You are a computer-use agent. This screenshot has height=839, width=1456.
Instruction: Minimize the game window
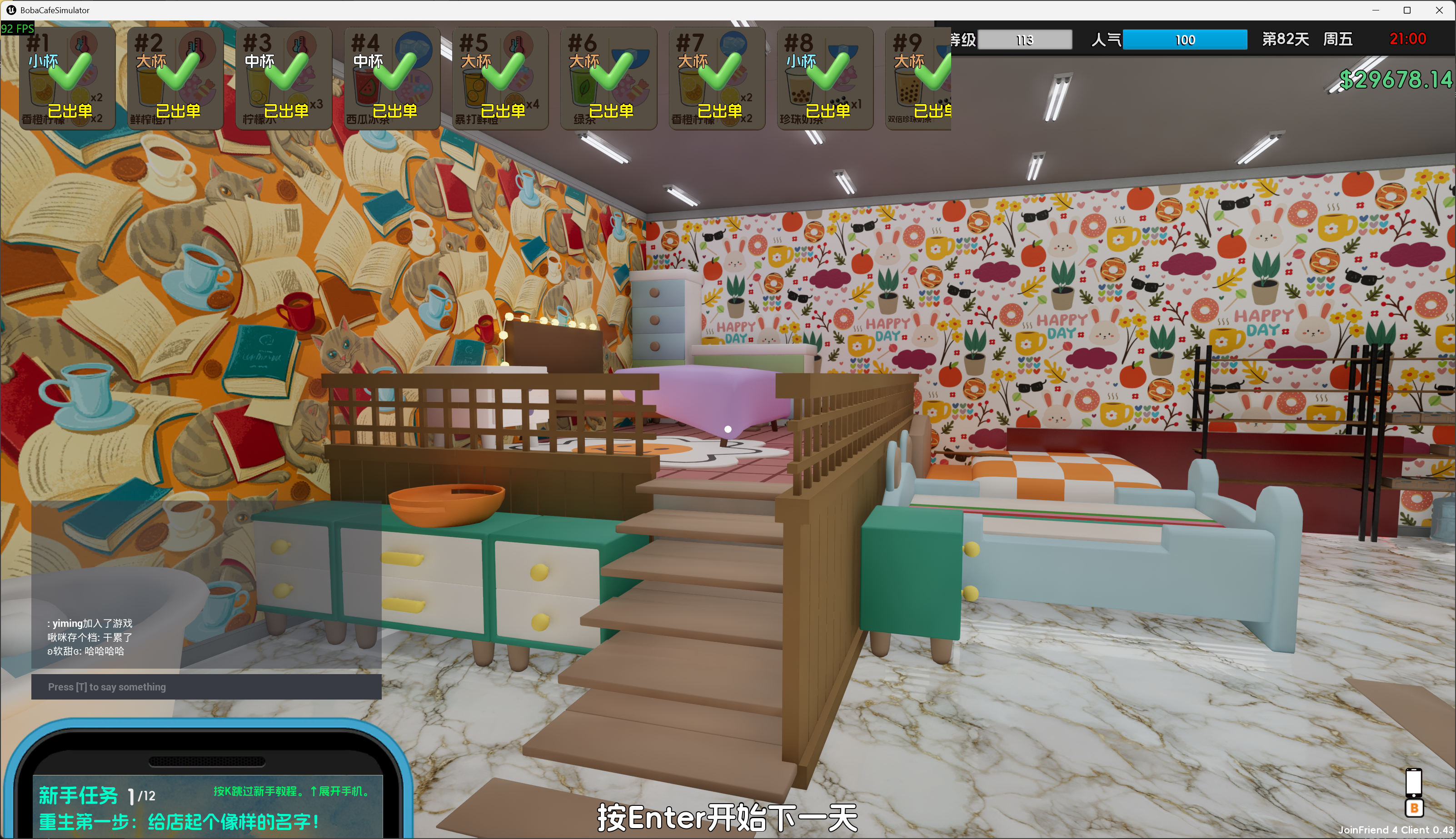[x=1375, y=10]
